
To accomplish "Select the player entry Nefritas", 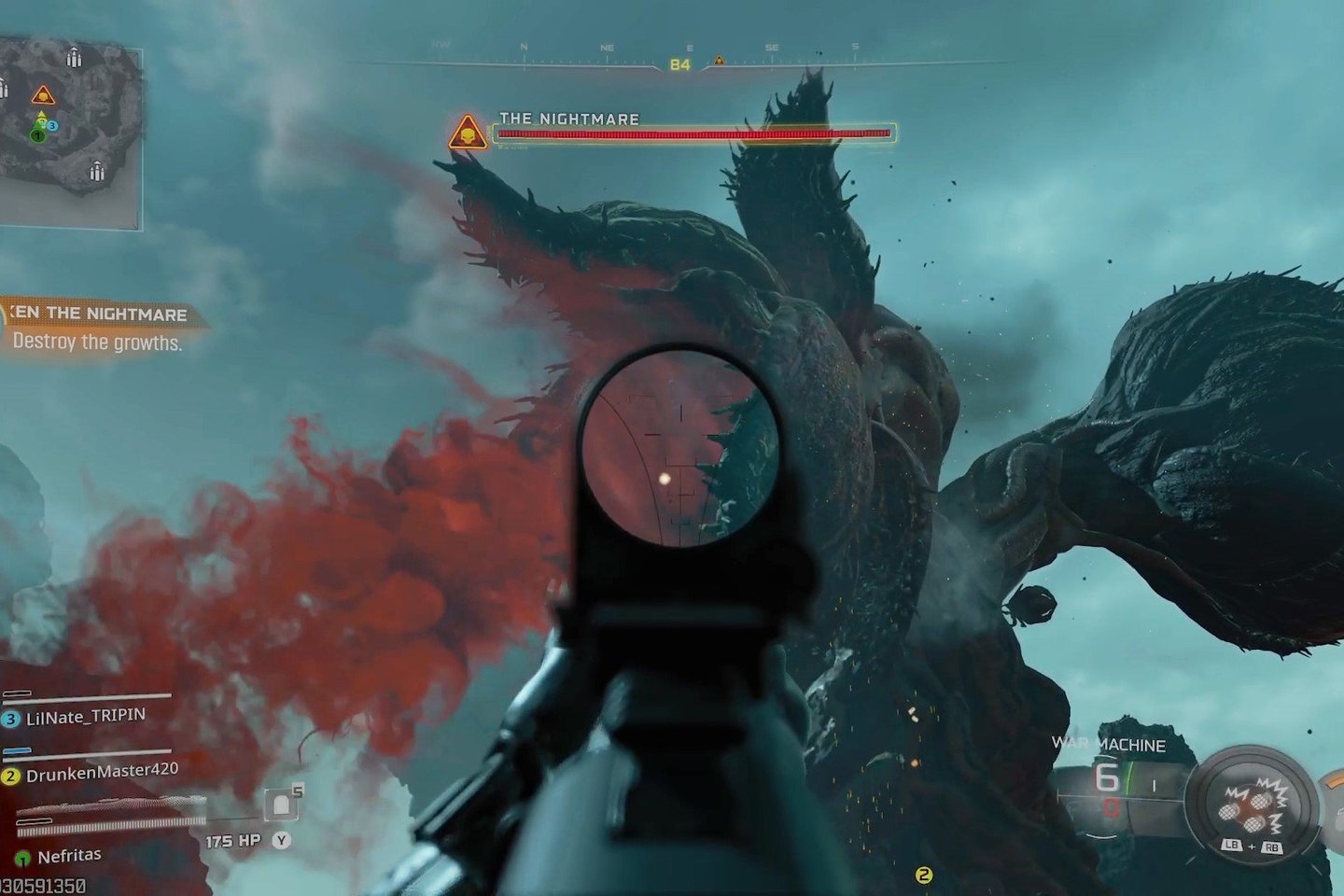I will point(68,855).
